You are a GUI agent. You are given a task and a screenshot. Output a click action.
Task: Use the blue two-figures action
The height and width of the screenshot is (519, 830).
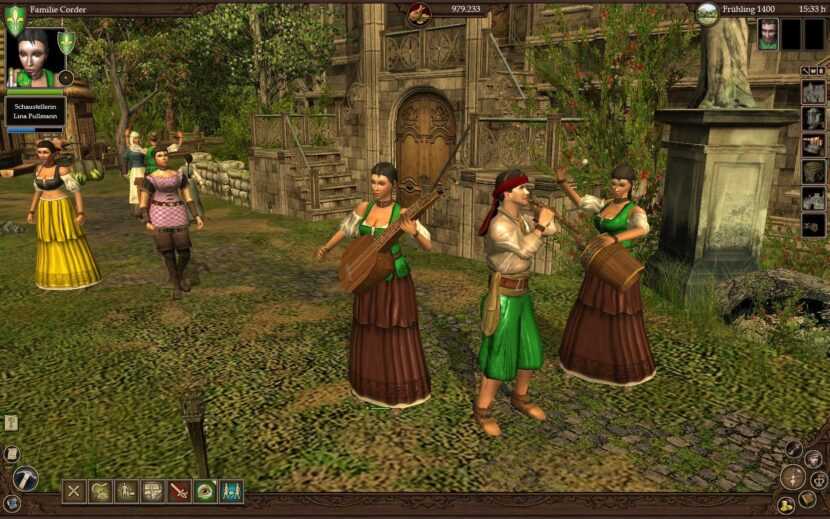pos(231,491)
